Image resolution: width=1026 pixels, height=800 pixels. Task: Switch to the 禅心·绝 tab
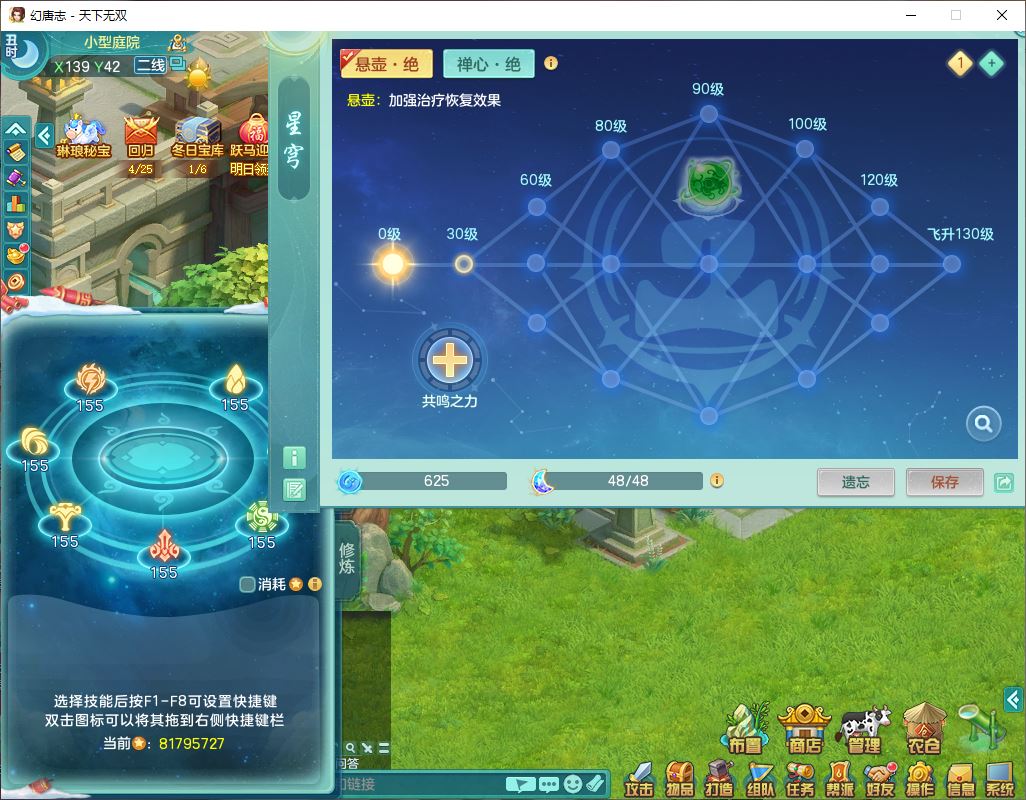(489, 64)
